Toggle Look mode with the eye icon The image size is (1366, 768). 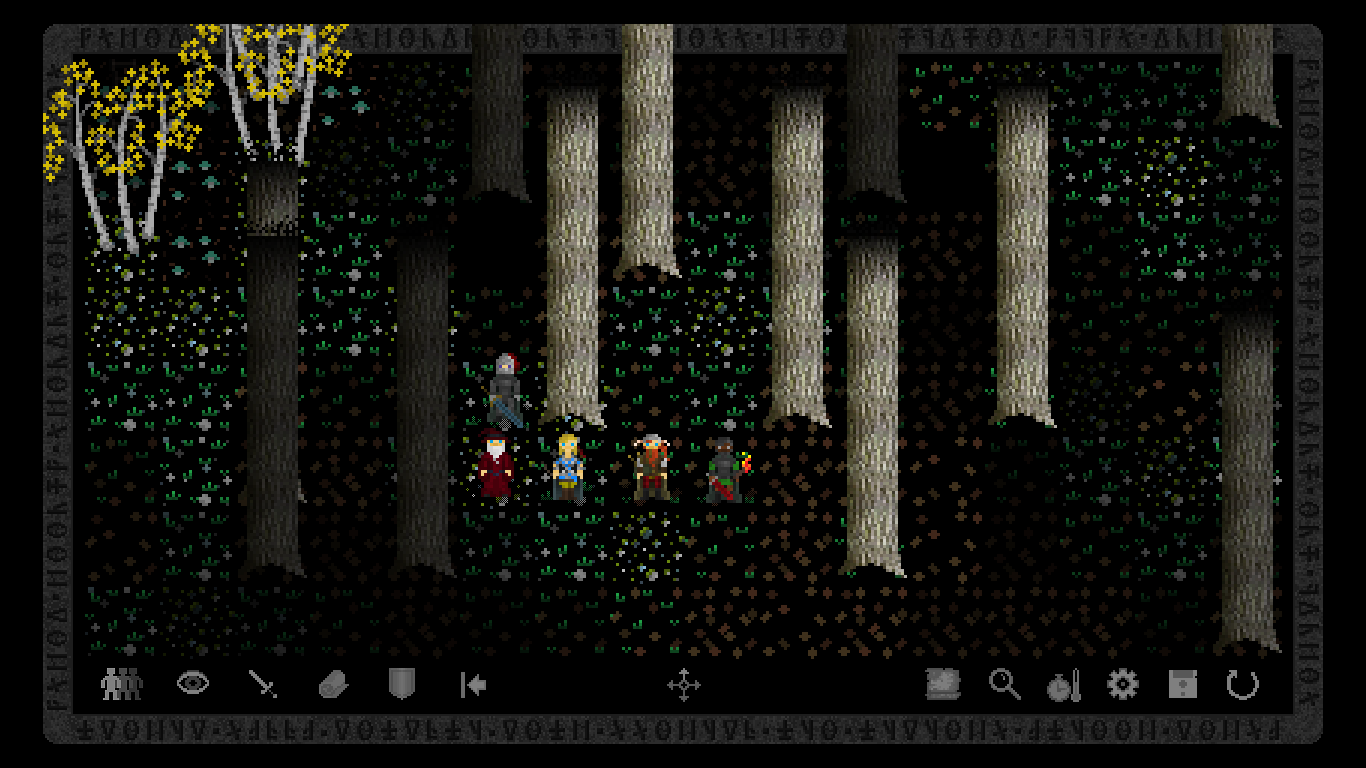click(193, 683)
